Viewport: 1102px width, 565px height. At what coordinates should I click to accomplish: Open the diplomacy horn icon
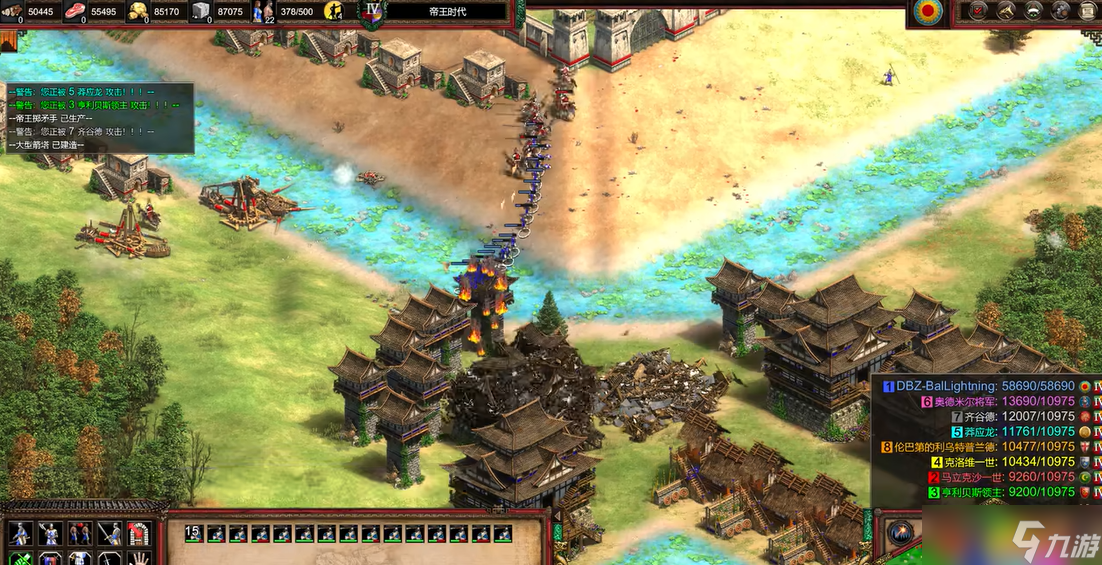[x=1008, y=11]
